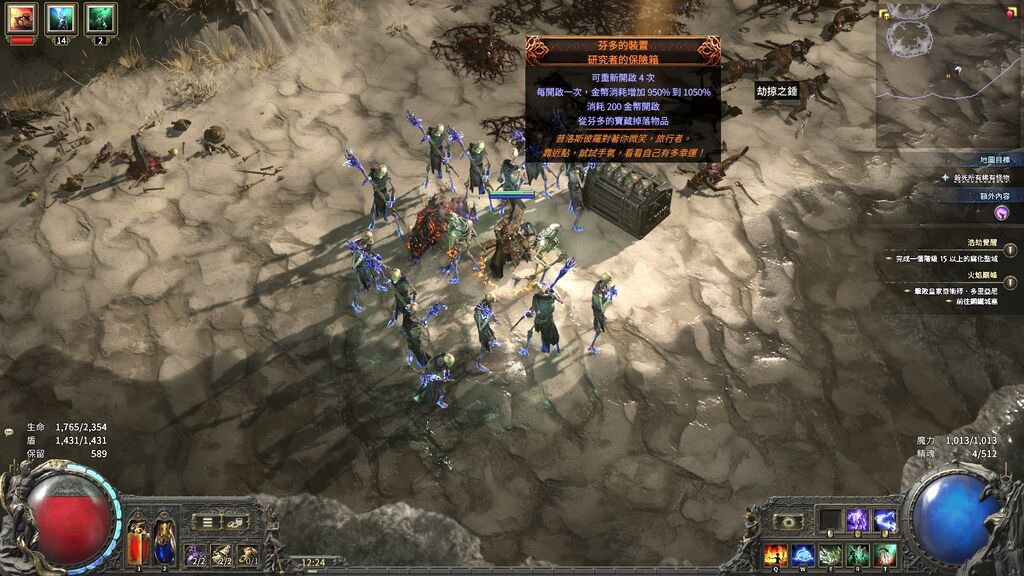
Task: Open the three-line main menu button
Action: pyautogui.click(x=207, y=522)
